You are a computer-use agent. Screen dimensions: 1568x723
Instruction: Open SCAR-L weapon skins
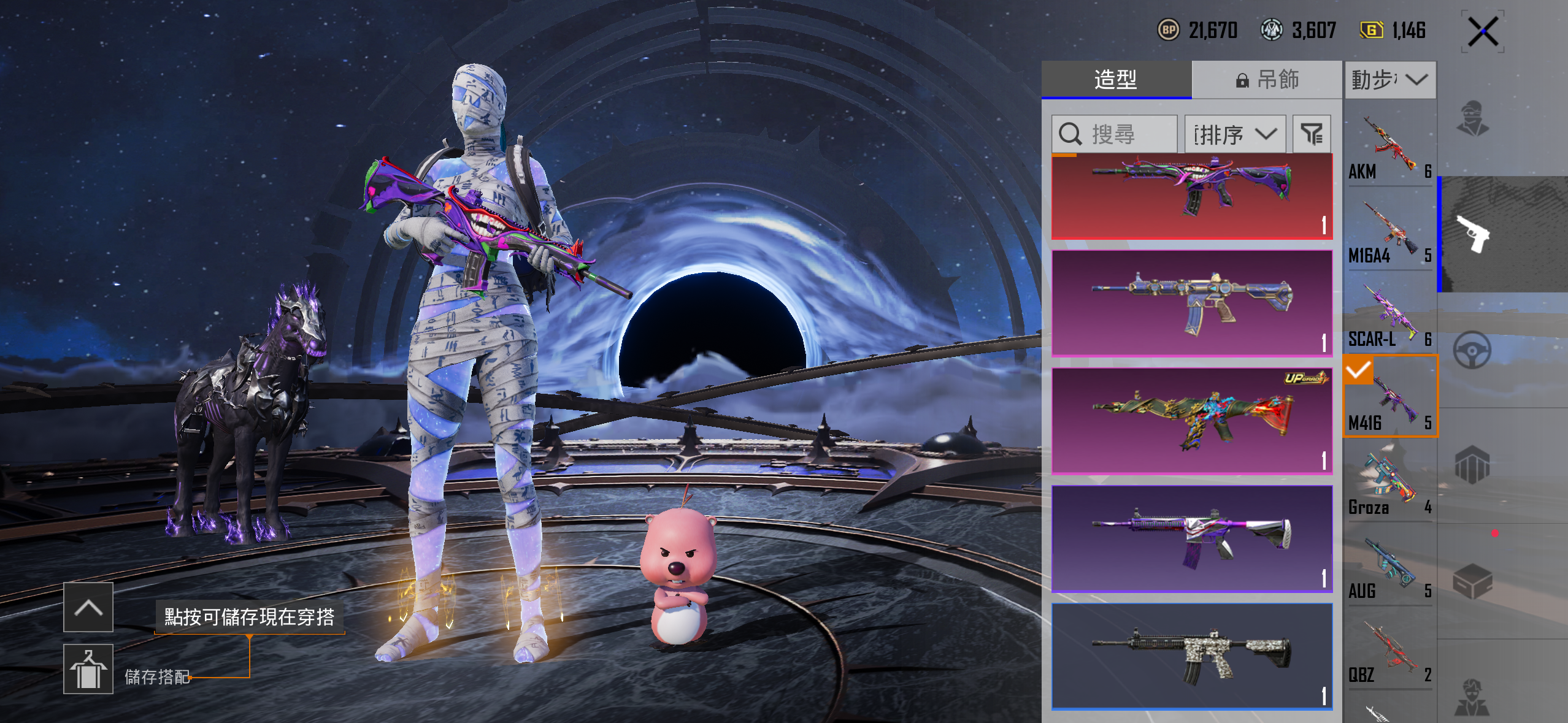(x=1389, y=316)
